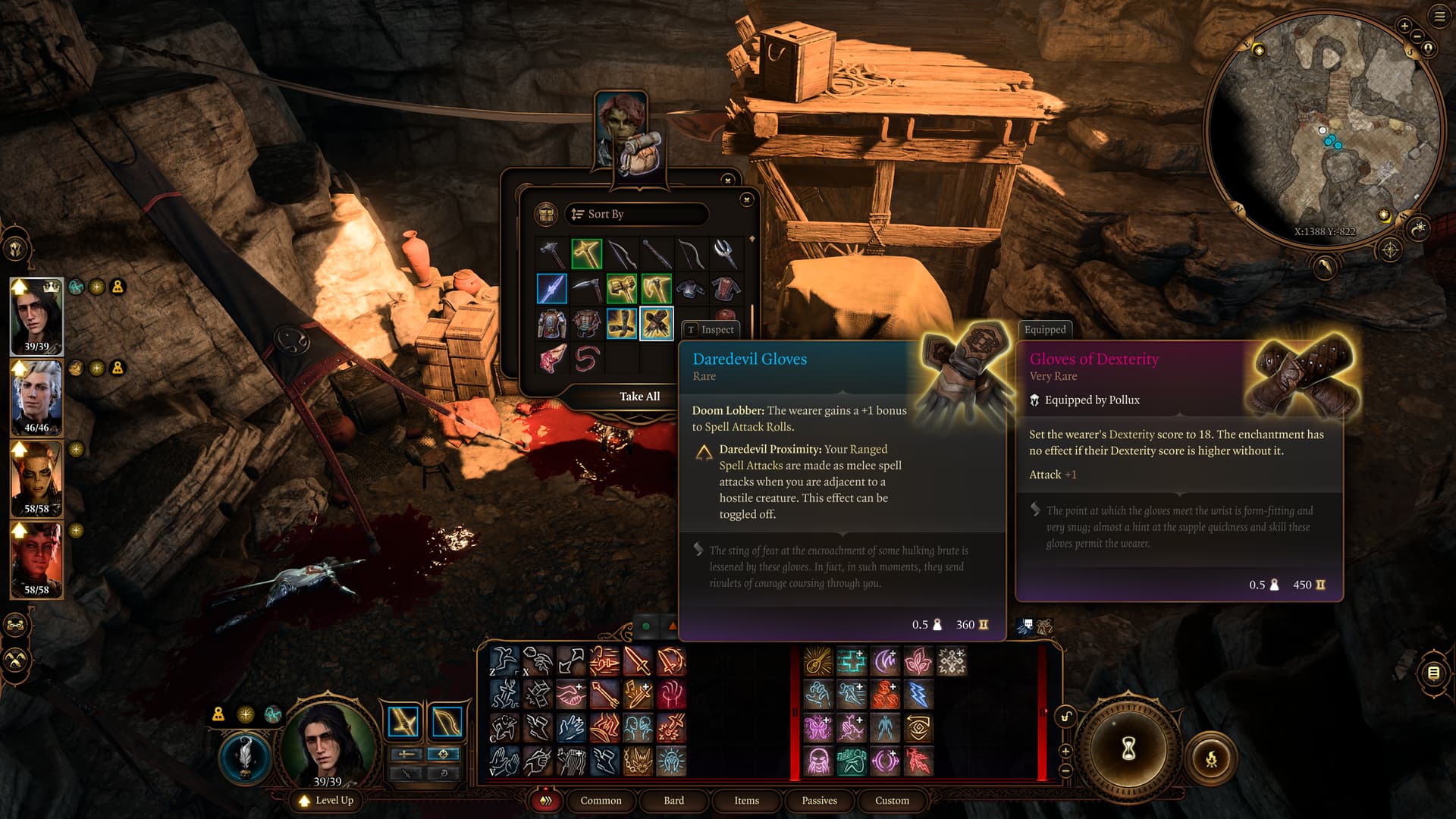Select the blue glowing spear loot slot
The height and width of the screenshot is (819, 1456).
[551, 289]
